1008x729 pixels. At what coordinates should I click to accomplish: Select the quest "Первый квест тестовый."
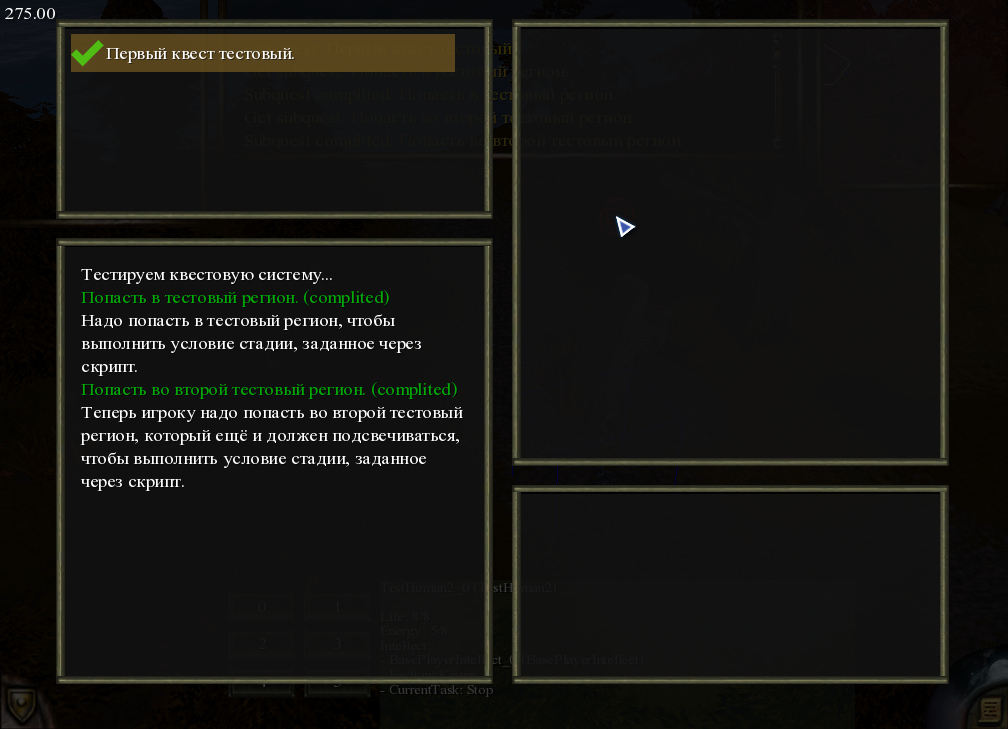click(x=262, y=53)
